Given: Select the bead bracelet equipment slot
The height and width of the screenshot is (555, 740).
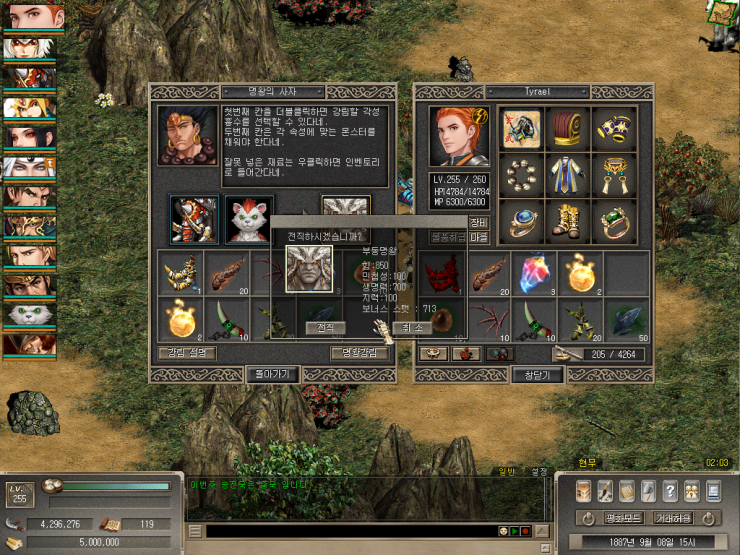Looking at the screenshot, I should tap(521, 174).
